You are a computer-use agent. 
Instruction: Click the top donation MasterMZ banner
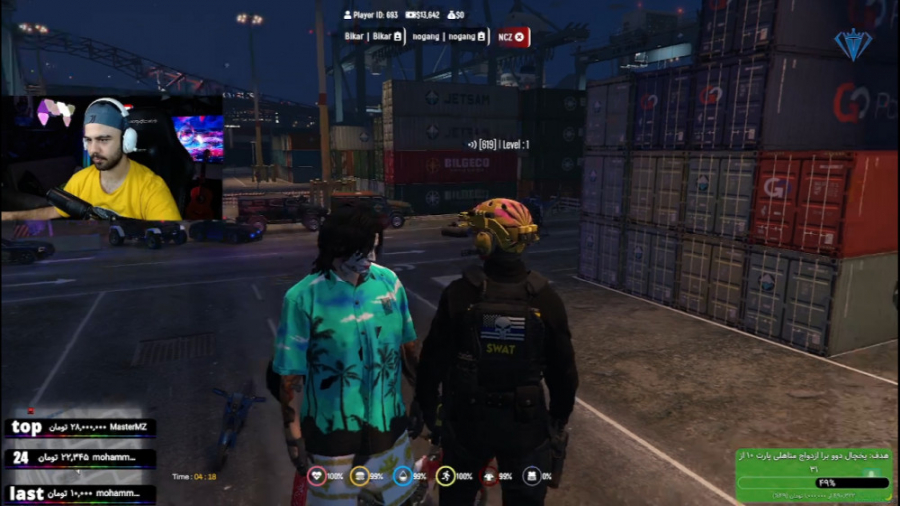[x=78, y=428]
